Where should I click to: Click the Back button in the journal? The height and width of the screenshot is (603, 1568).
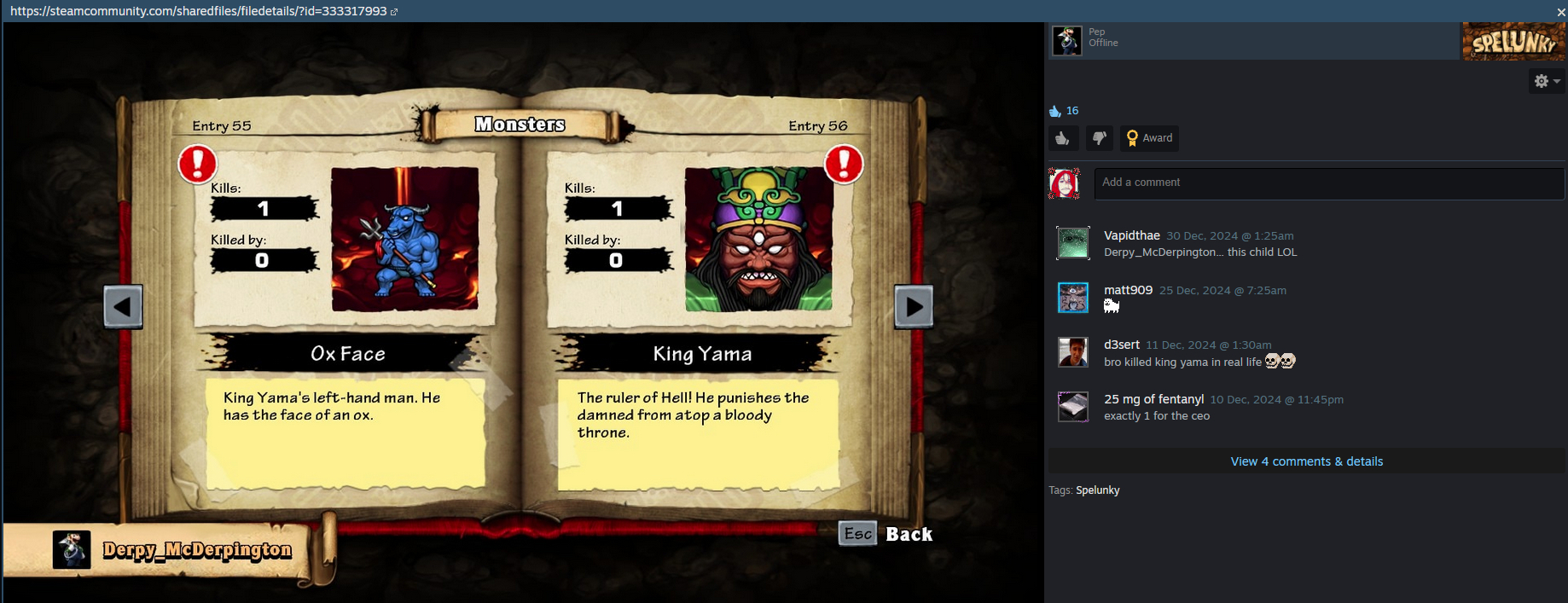(886, 534)
